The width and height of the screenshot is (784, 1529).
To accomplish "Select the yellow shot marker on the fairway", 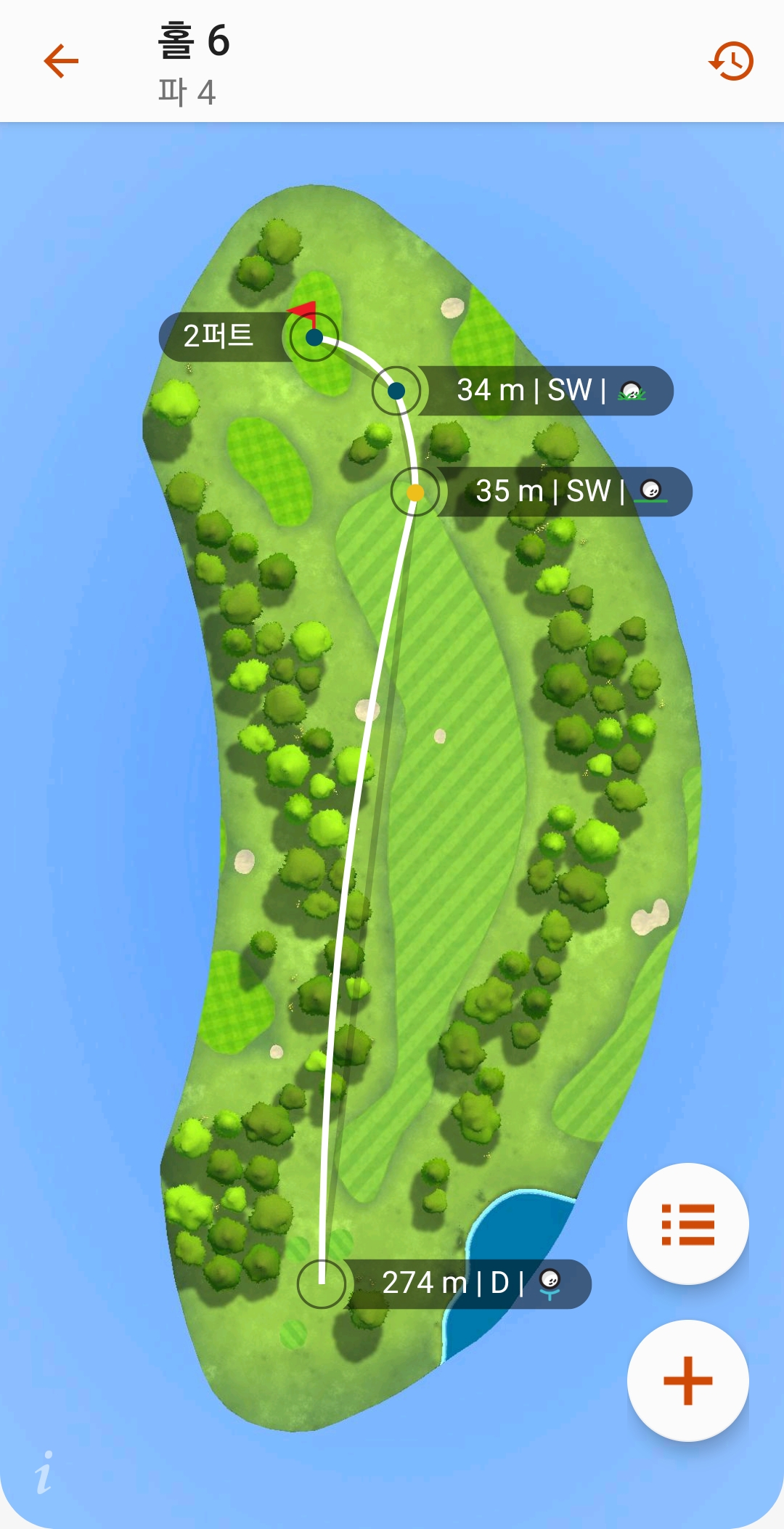I will 415,492.
